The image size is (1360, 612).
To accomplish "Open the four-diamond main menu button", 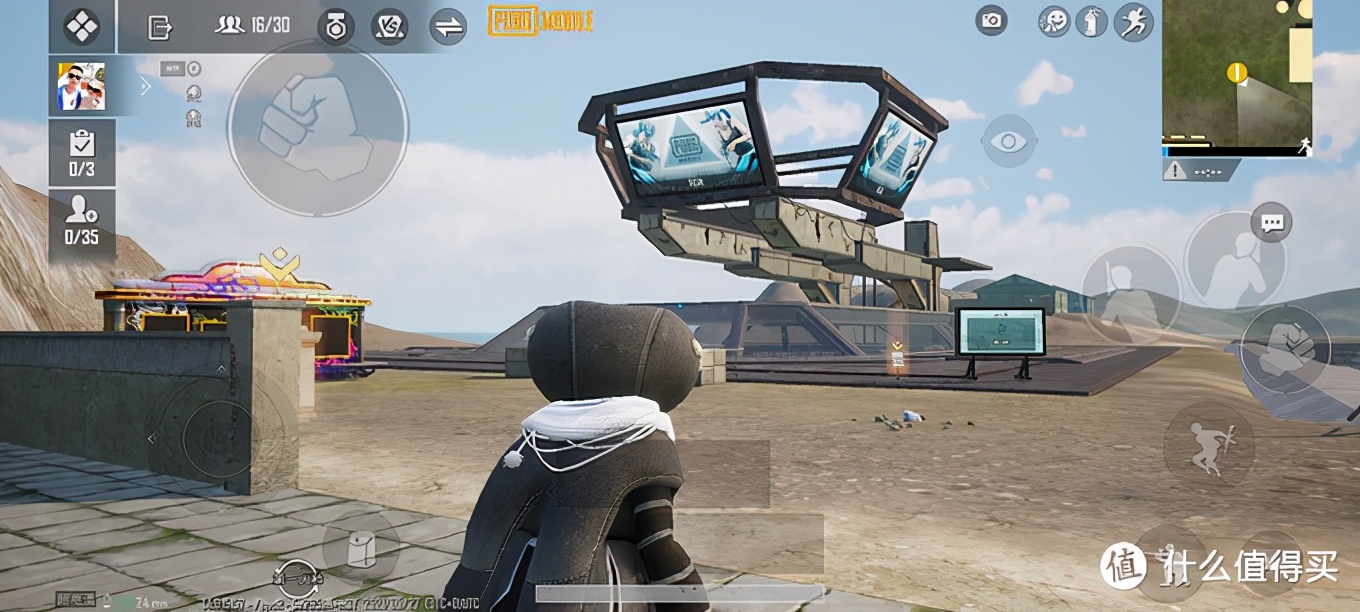I will pos(81,26).
